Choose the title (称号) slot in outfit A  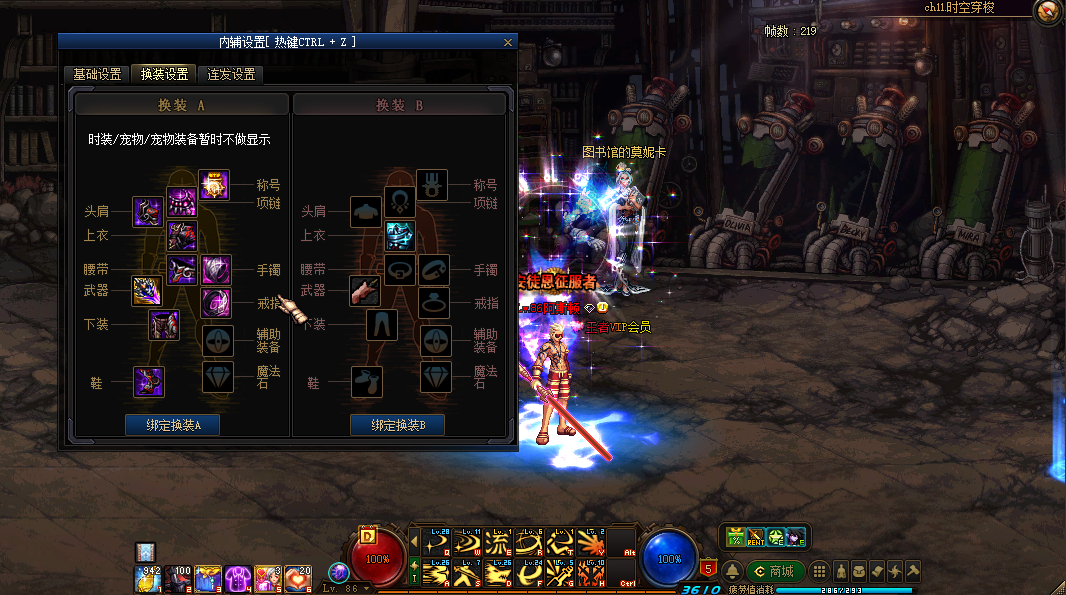click(214, 185)
